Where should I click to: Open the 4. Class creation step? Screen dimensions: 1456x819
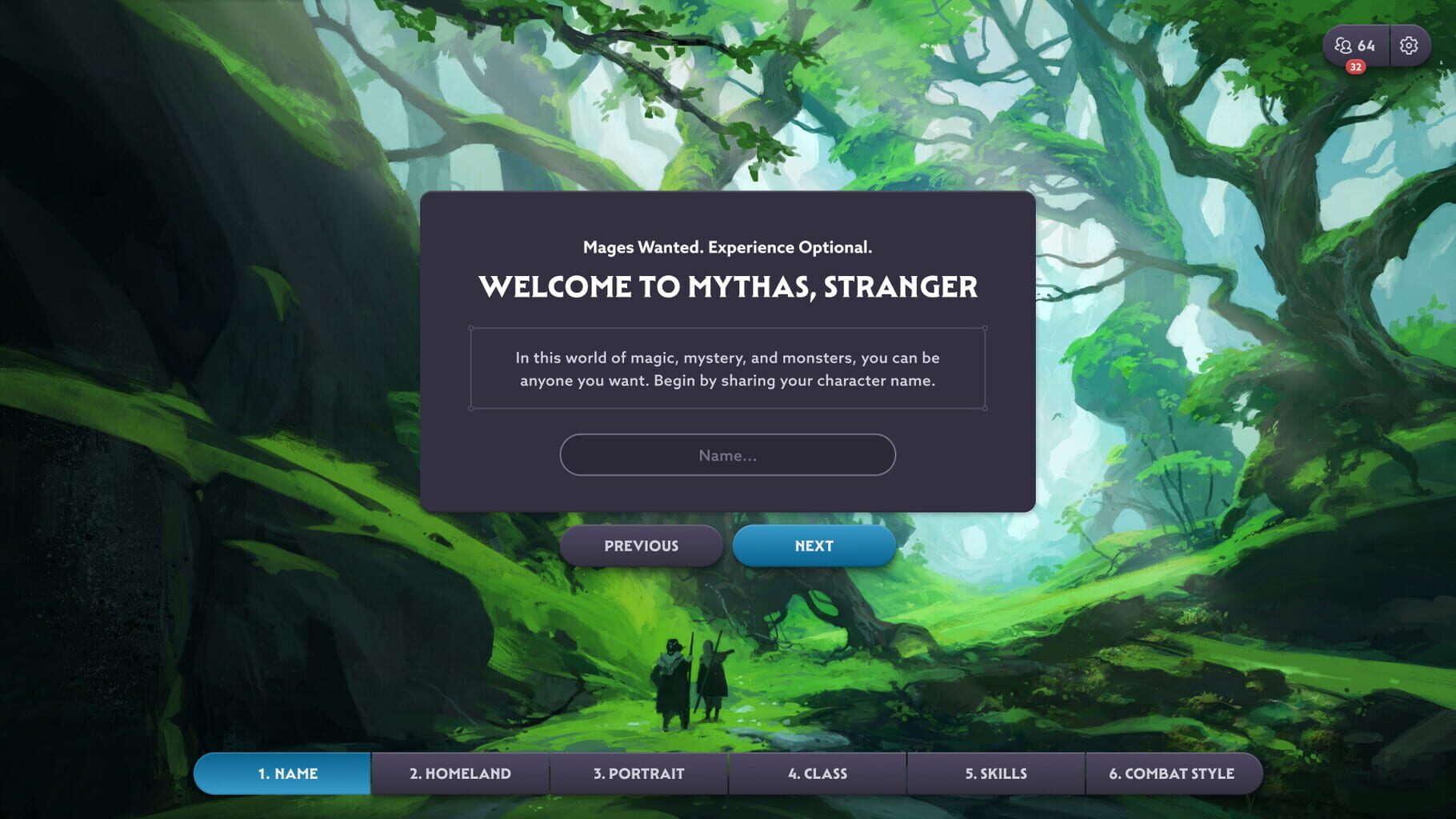(x=818, y=773)
